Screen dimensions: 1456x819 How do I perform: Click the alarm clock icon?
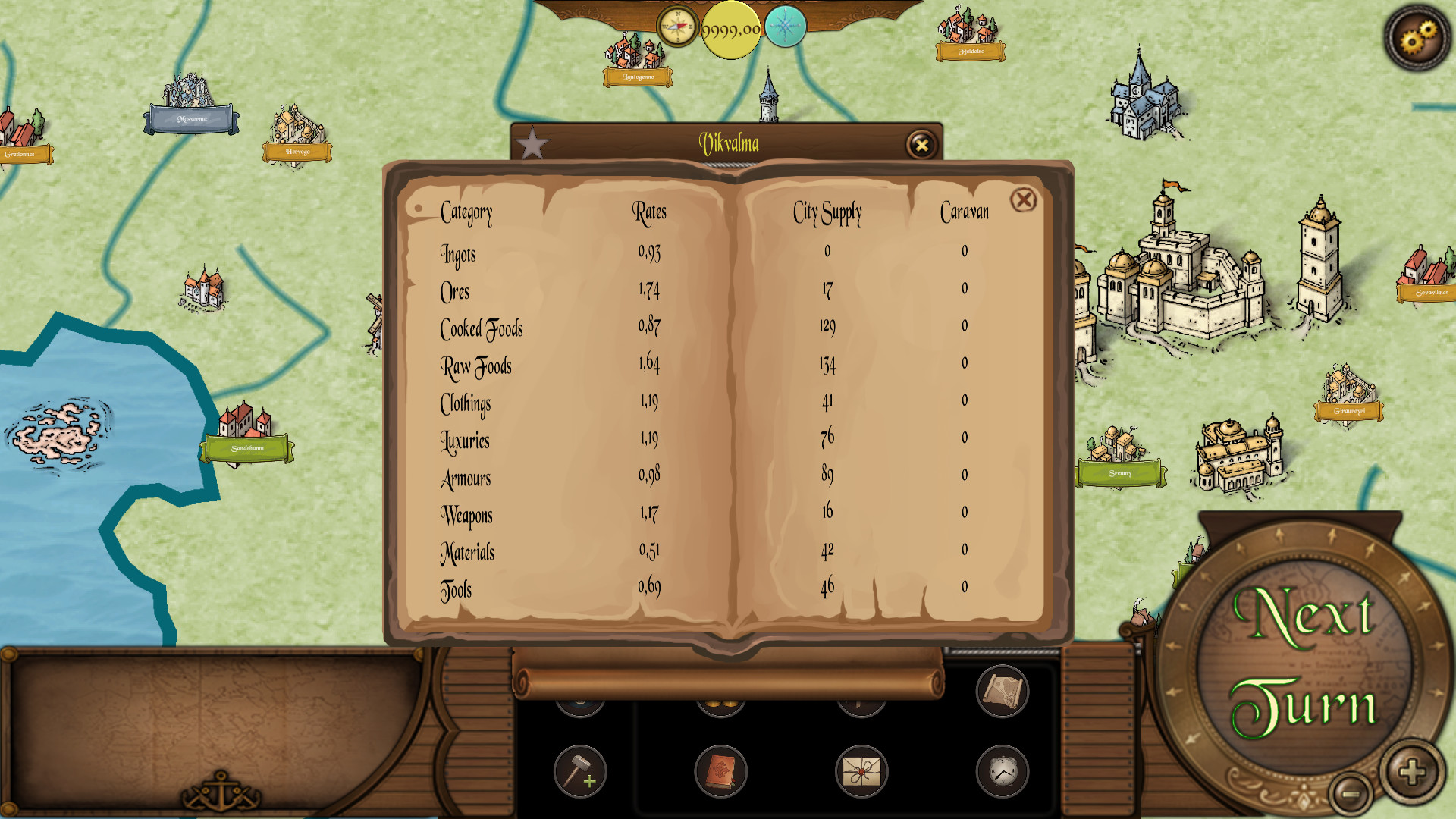tap(1002, 771)
